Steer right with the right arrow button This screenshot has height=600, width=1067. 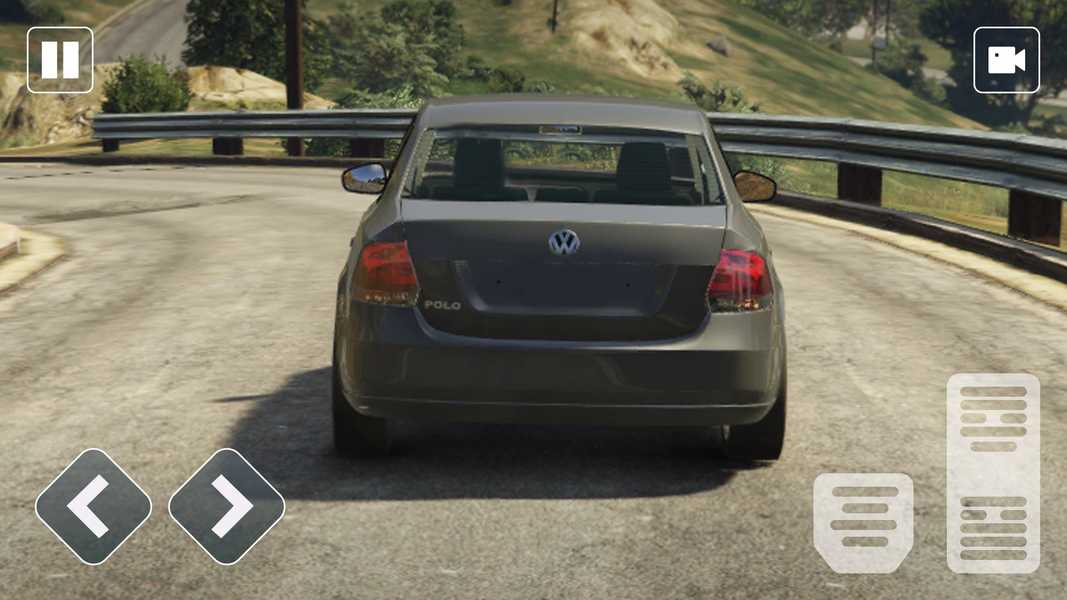227,506
